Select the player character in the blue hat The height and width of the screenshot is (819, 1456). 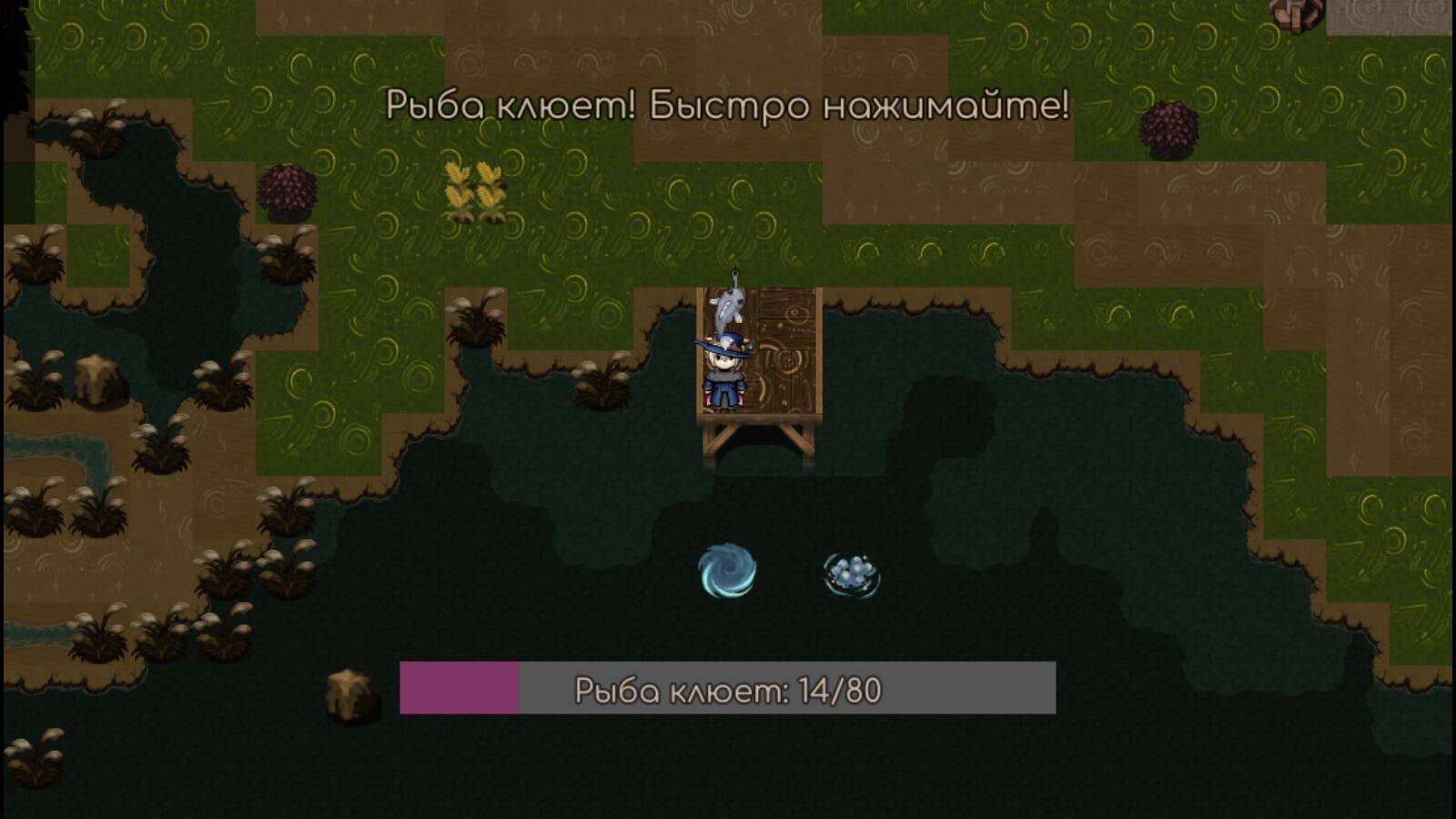click(723, 373)
